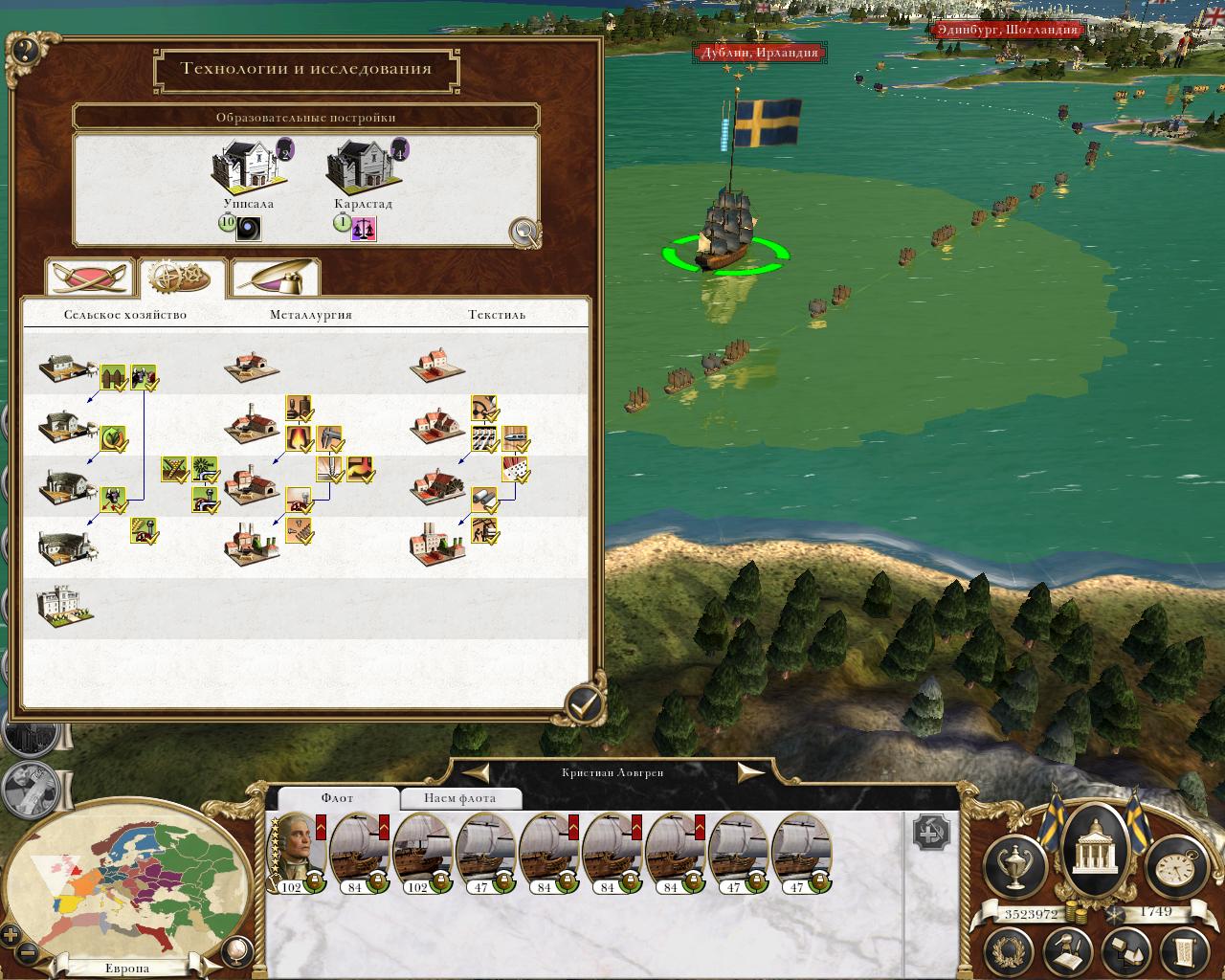Open the scroll lists button
Screen dimensions: 1225x980
tap(1182, 951)
